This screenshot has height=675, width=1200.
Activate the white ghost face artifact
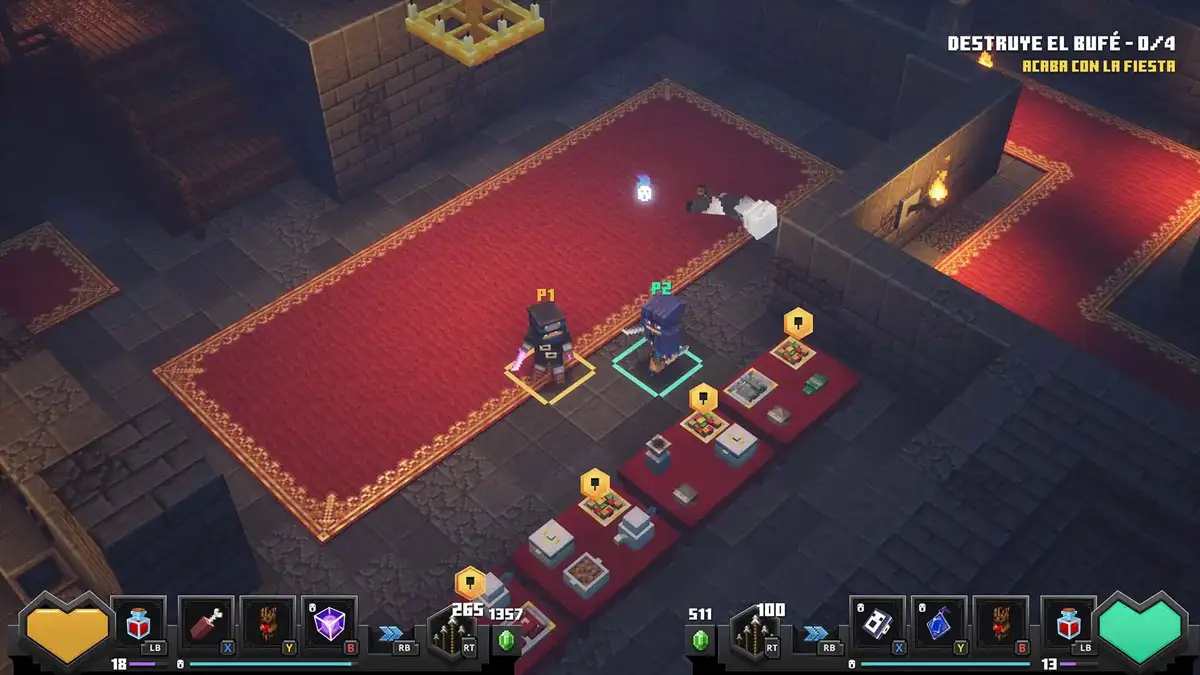click(877, 625)
